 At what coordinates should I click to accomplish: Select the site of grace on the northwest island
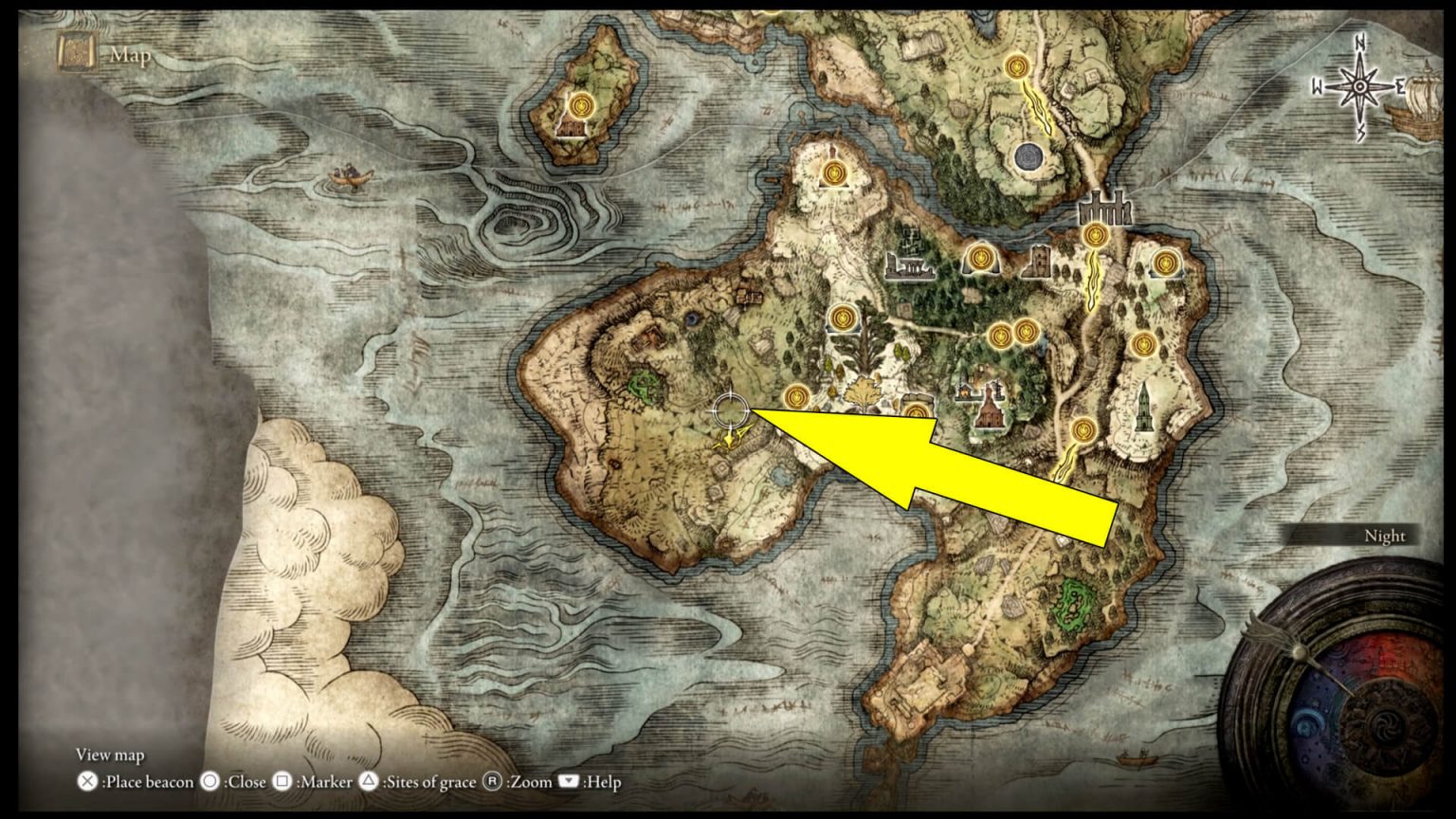point(581,106)
